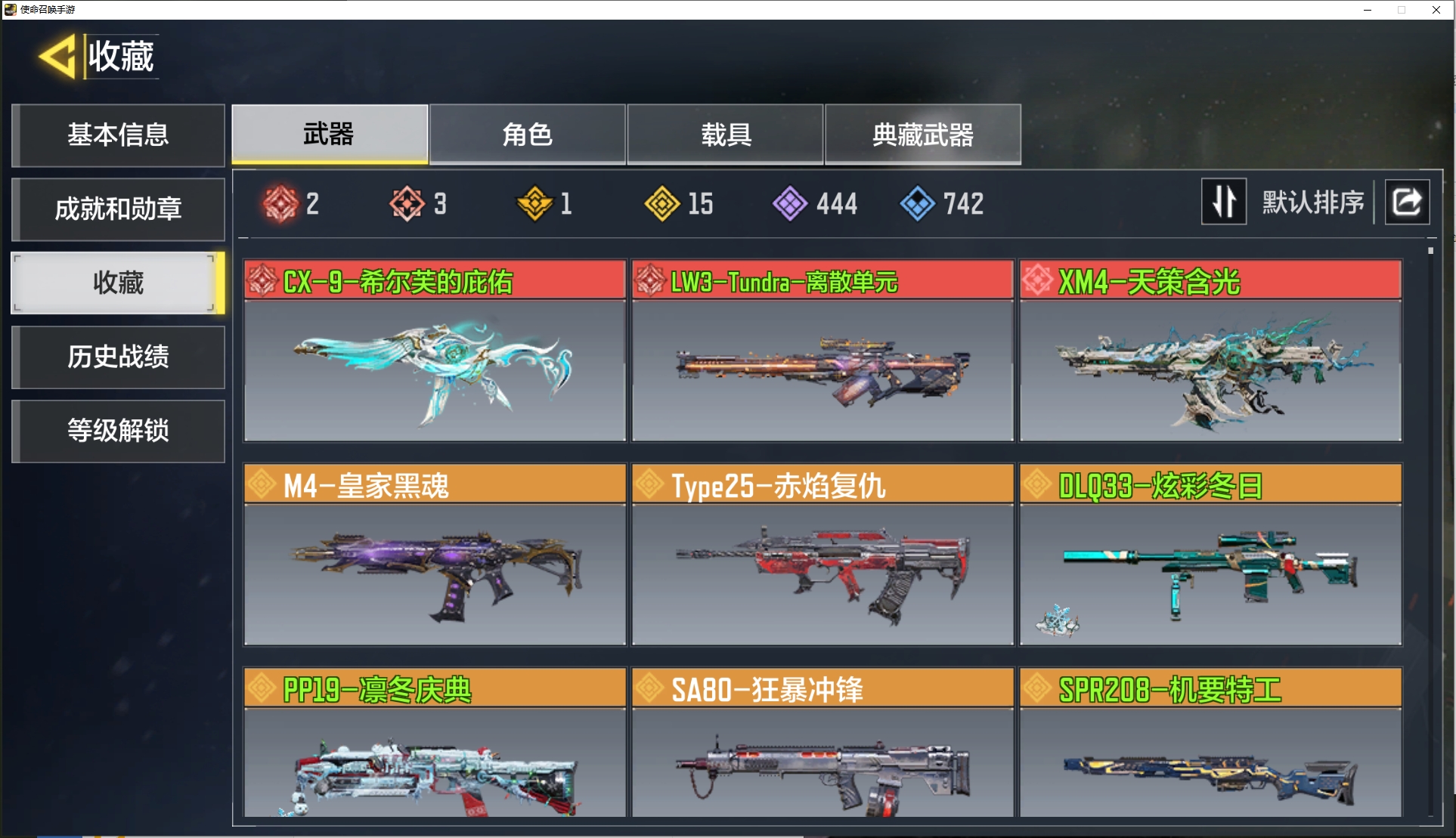Open the 成就和勋章 section

point(118,209)
